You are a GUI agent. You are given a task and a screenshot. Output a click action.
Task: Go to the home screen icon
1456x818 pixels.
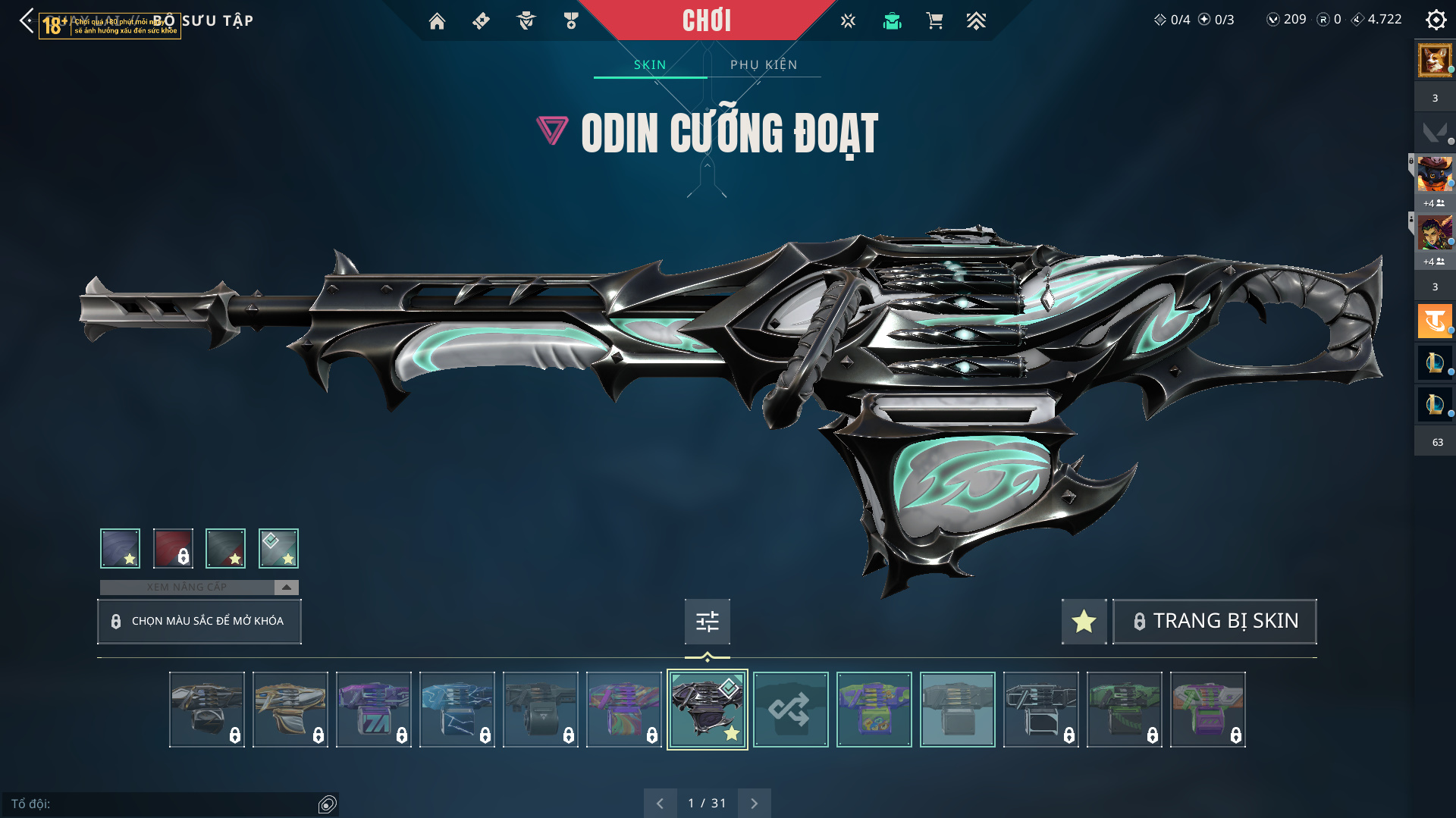437,21
